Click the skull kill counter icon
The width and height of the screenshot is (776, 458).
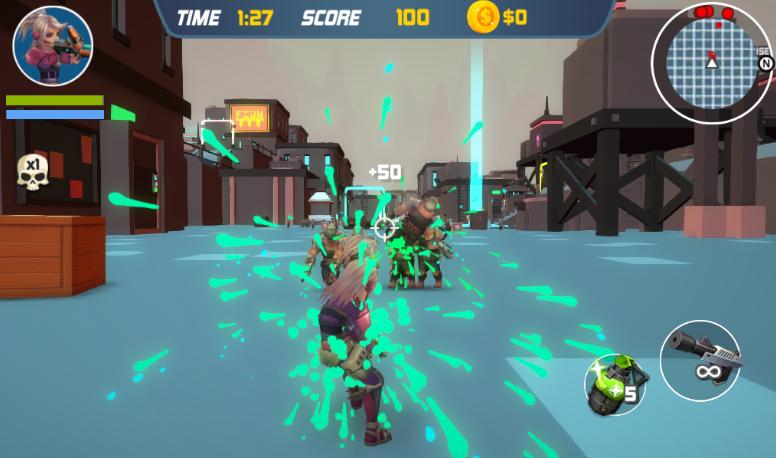33,173
